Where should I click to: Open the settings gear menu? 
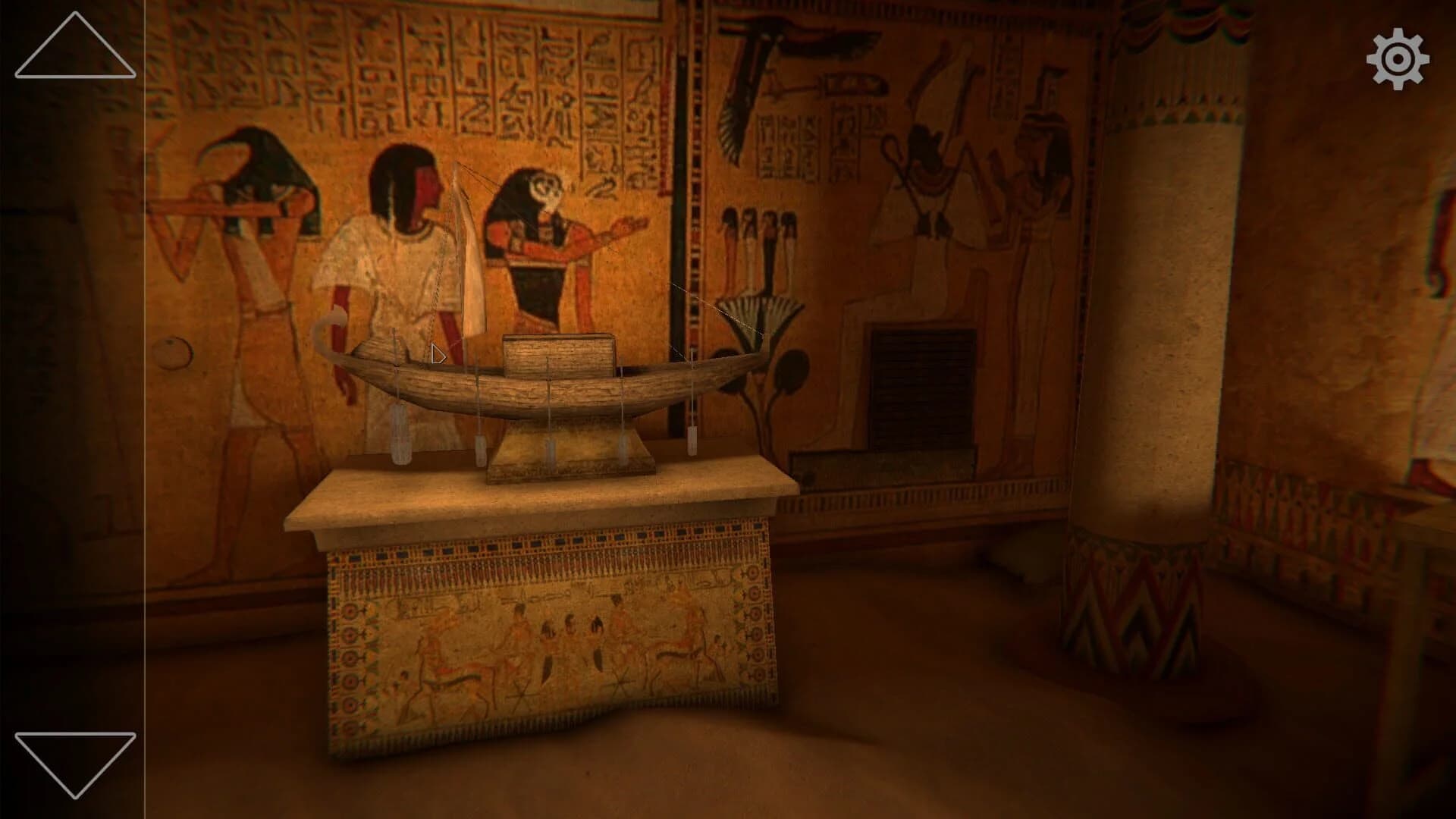click(1399, 57)
